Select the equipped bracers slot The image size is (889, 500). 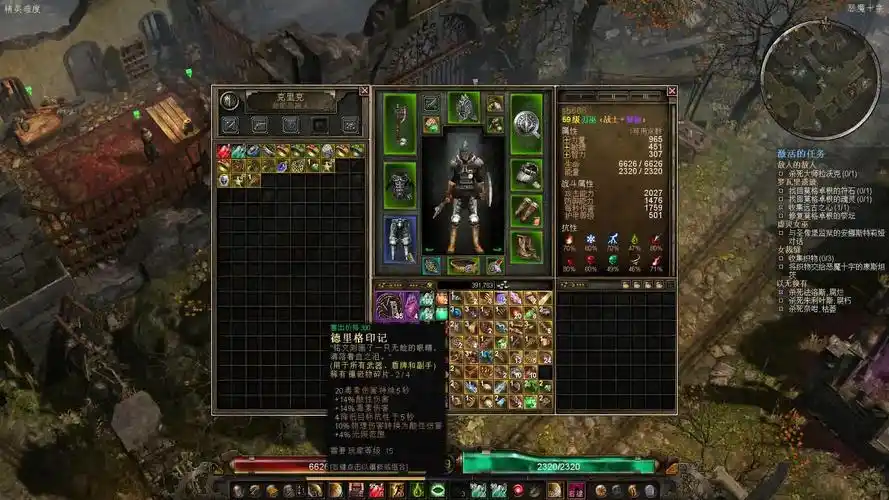coord(526,209)
